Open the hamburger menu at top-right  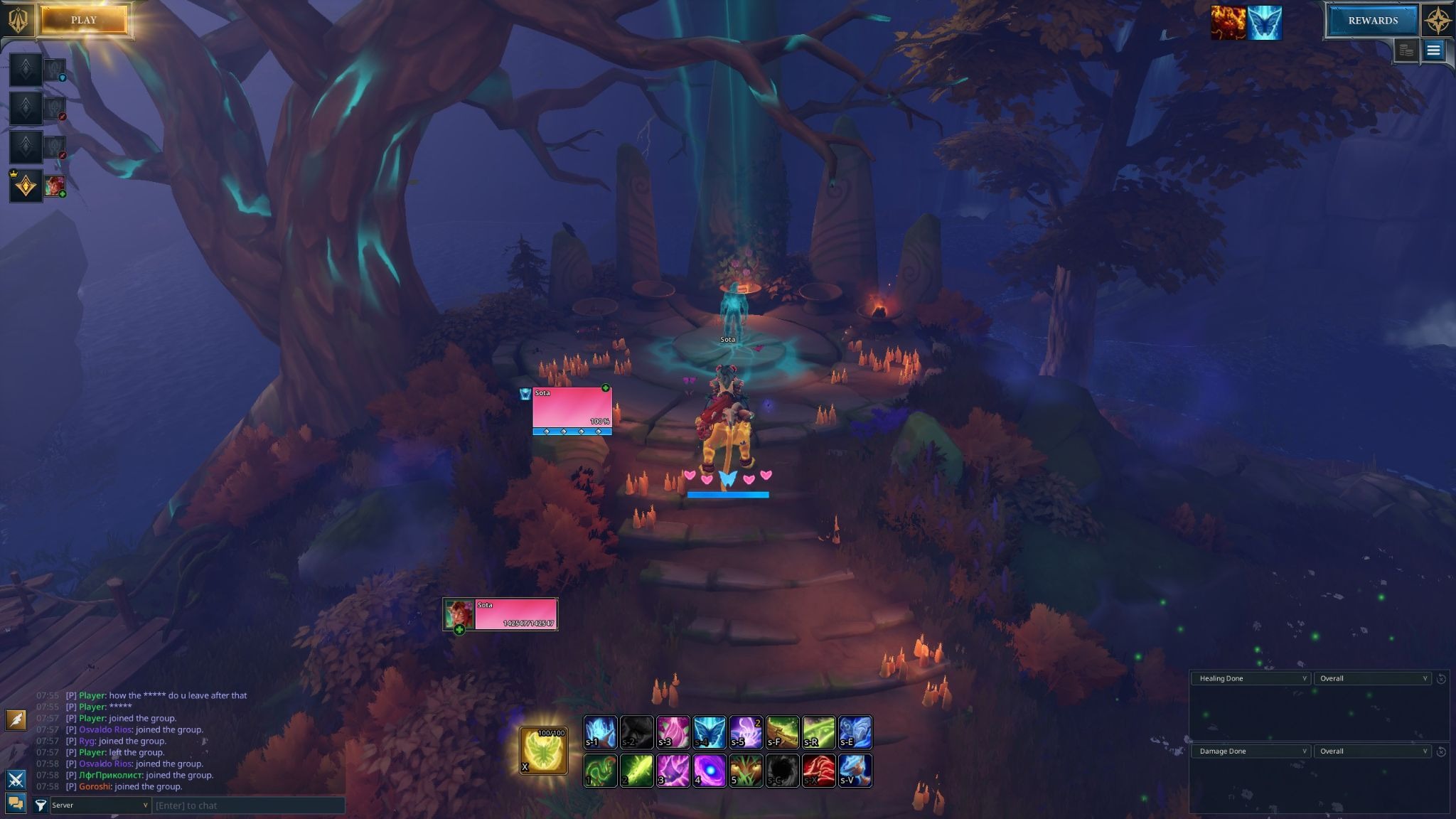click(1435, 50)
